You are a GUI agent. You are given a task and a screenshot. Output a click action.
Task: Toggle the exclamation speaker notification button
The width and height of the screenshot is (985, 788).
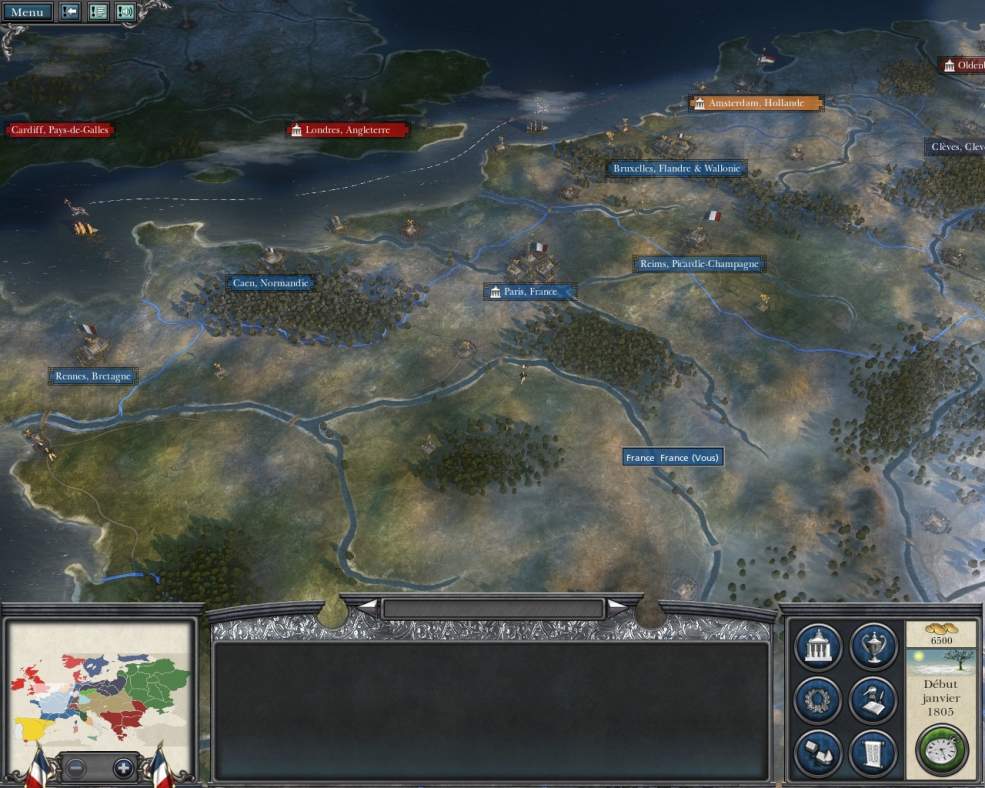coord(126,12)
